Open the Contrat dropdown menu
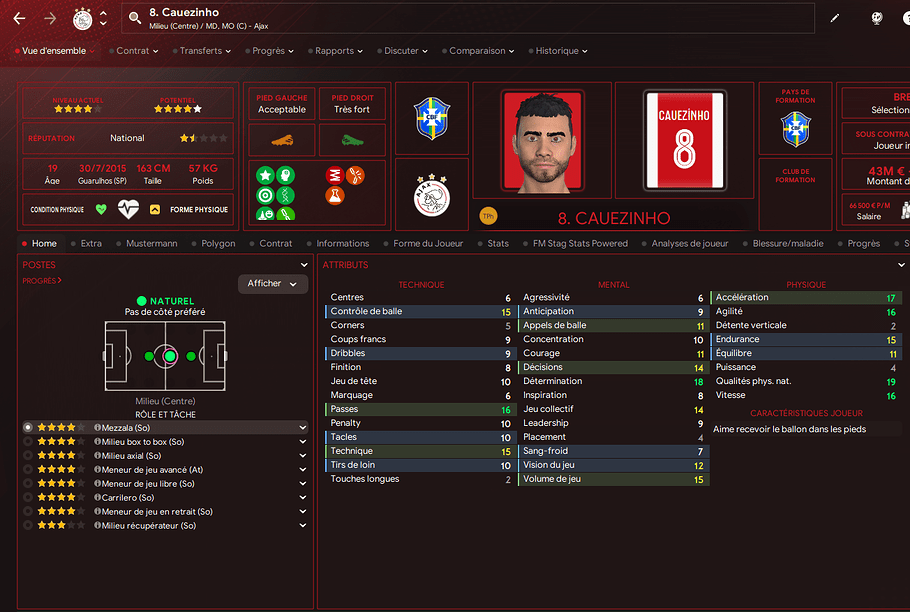 135,51
